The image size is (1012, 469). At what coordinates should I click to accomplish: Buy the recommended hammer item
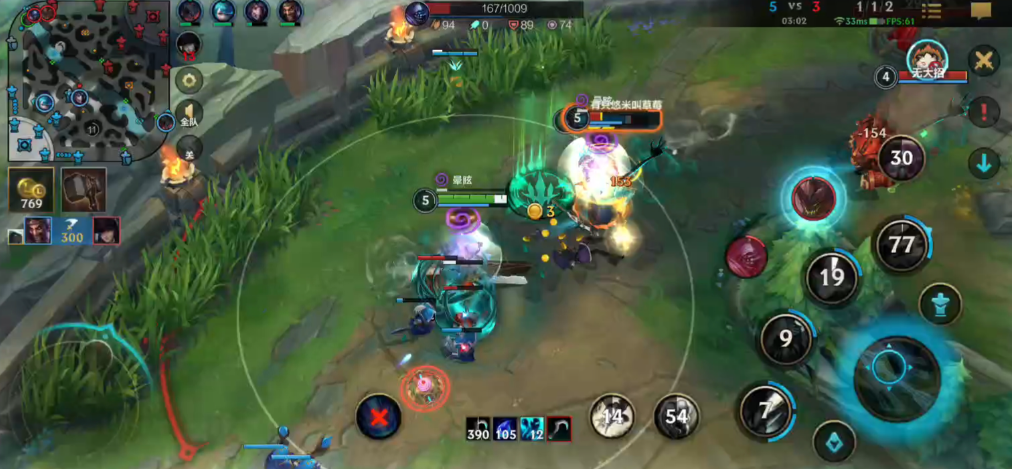(83, 189)
